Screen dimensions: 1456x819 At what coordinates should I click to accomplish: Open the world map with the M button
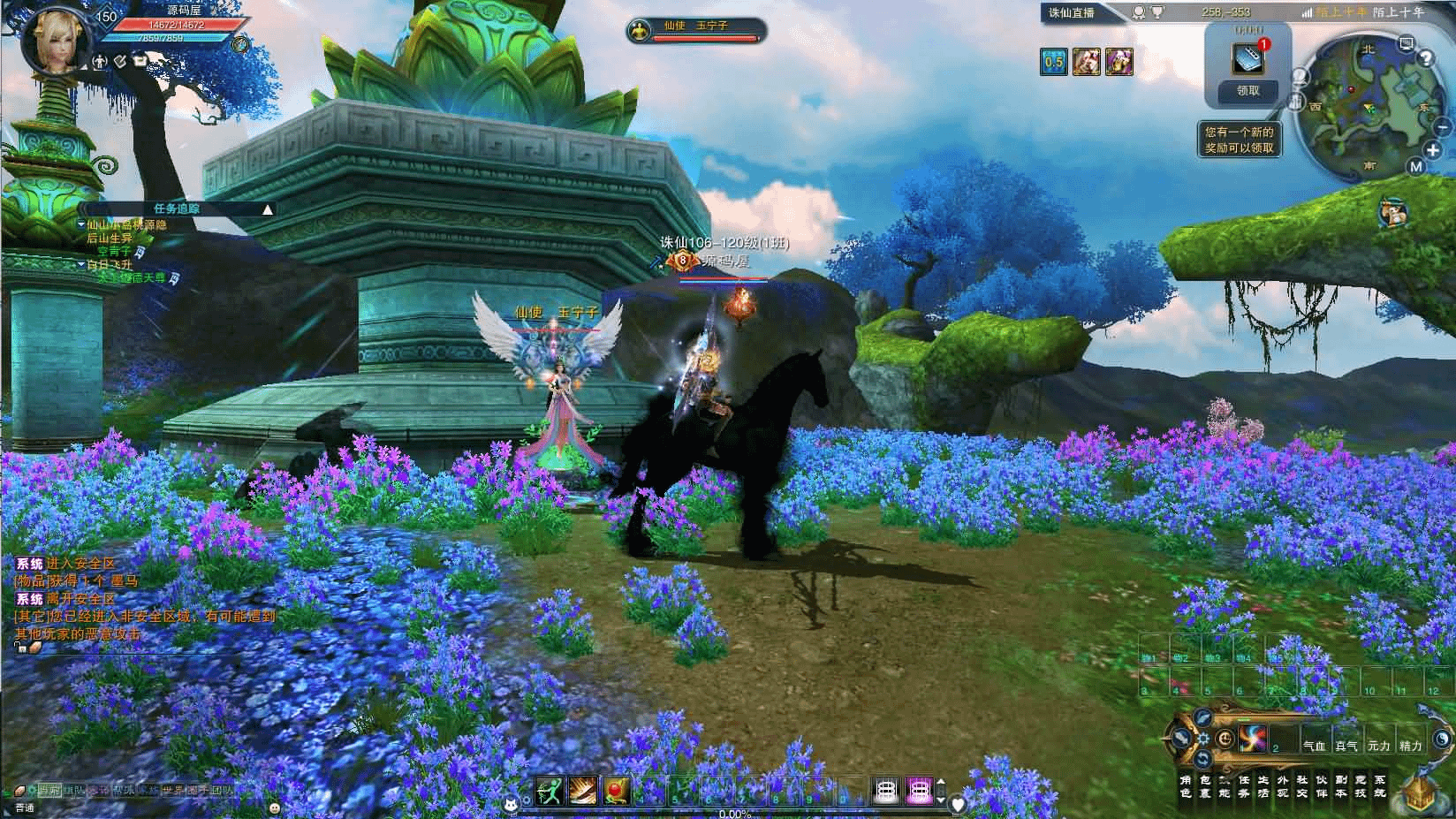1415,167
